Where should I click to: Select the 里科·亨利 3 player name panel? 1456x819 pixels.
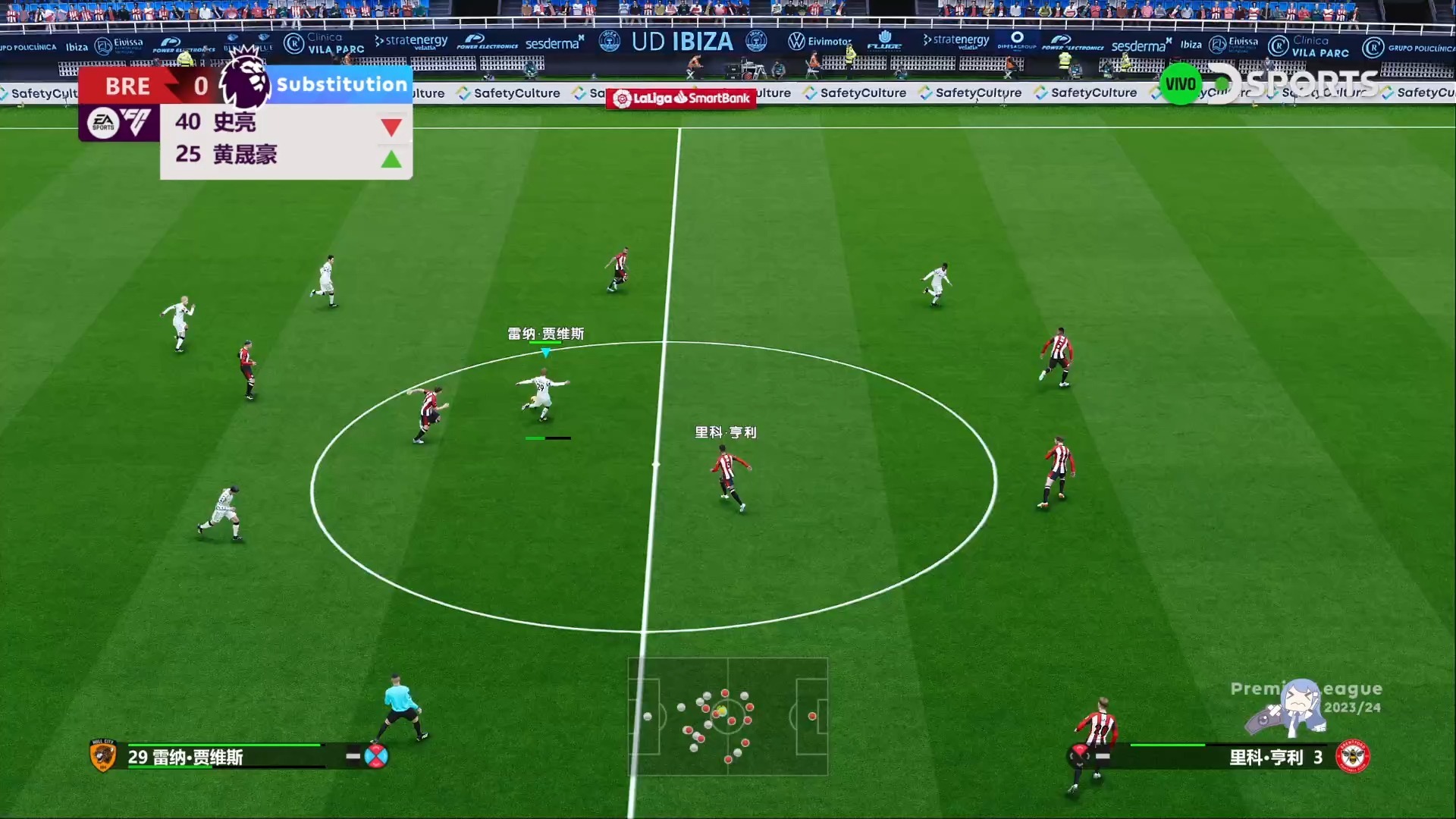point(1276,757)
